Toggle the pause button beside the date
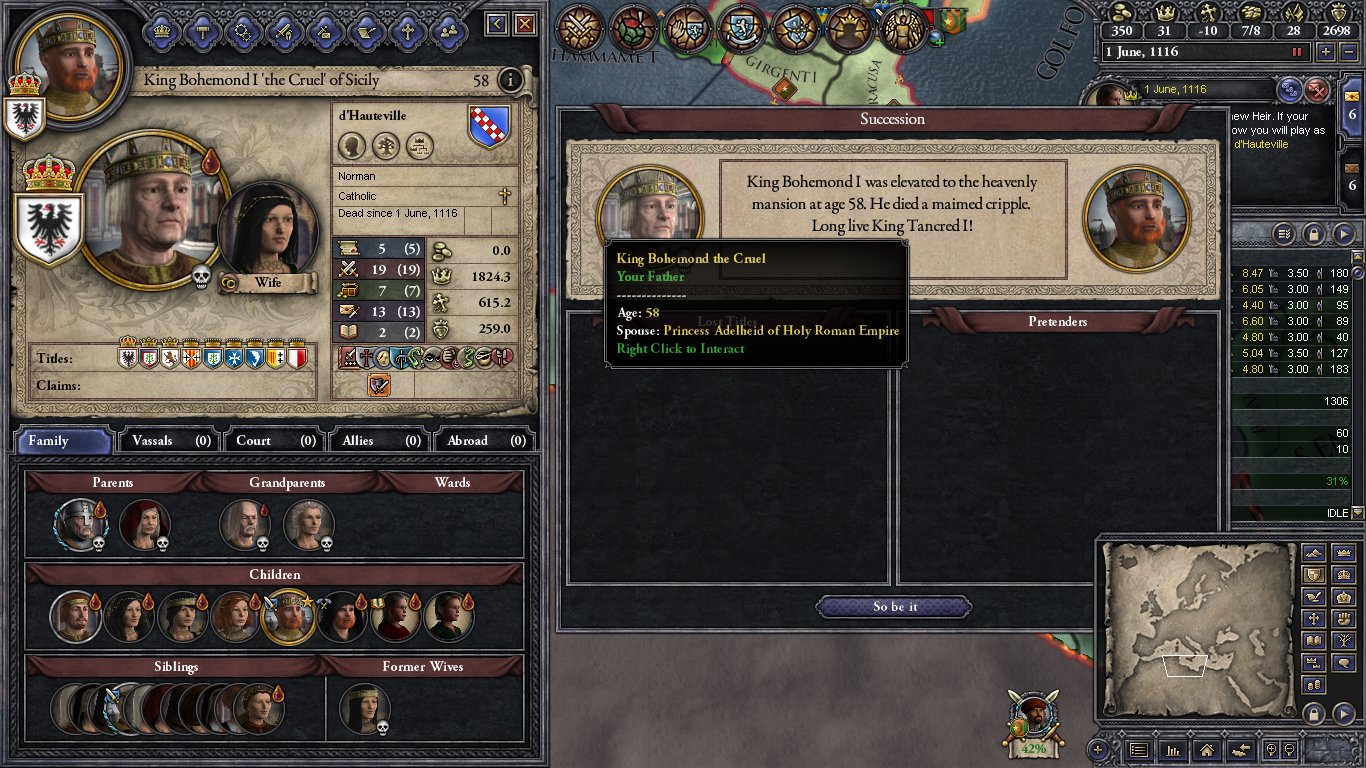Image resolution: width=1366 pixels, height=768 pixels. tap(1298, 52)
